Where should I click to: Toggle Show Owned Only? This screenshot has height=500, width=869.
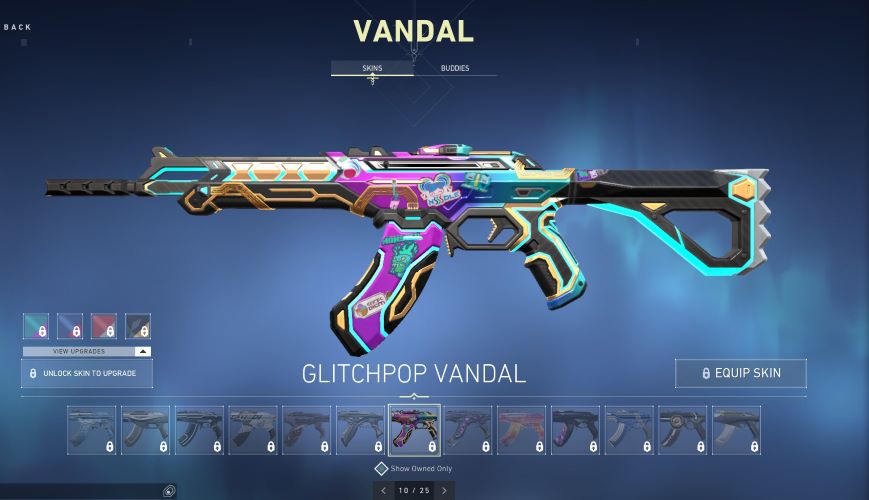click(x=381, y=468)
